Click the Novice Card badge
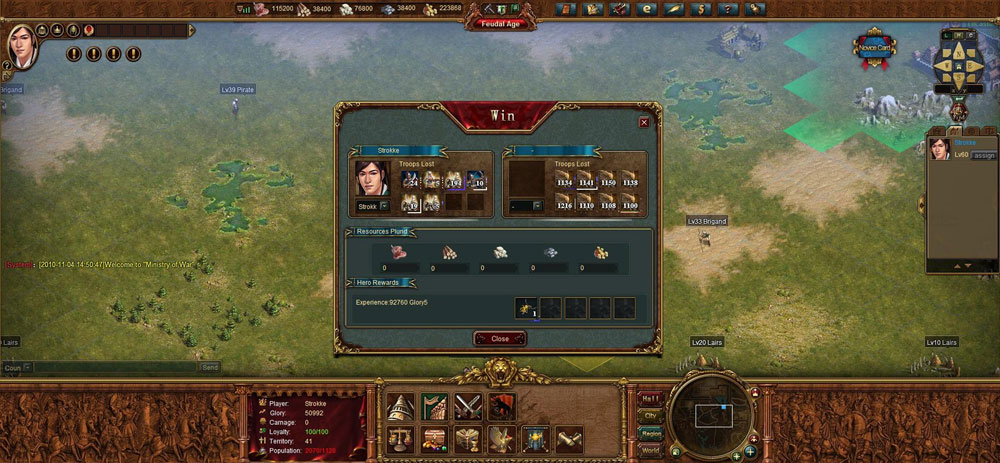The height and width of the screenshot is (463, 1000). (874, 48)
